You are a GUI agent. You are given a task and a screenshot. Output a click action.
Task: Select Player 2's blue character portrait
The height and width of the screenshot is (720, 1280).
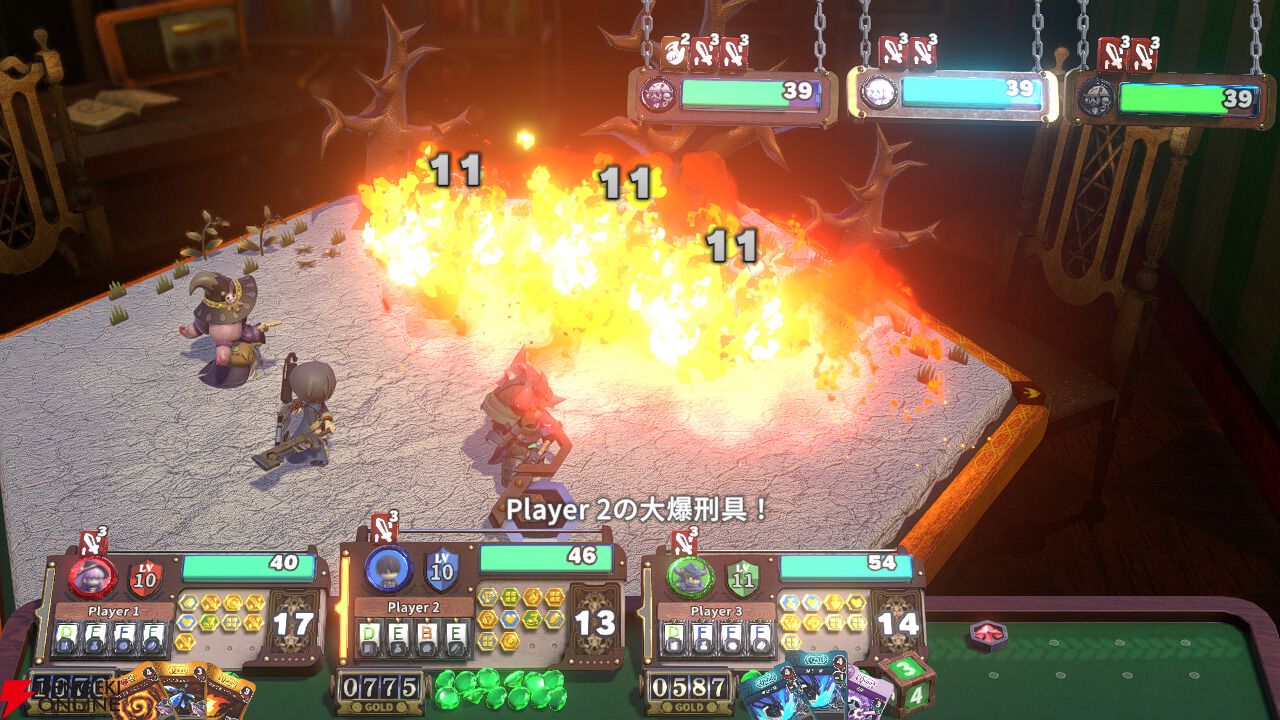389,569
